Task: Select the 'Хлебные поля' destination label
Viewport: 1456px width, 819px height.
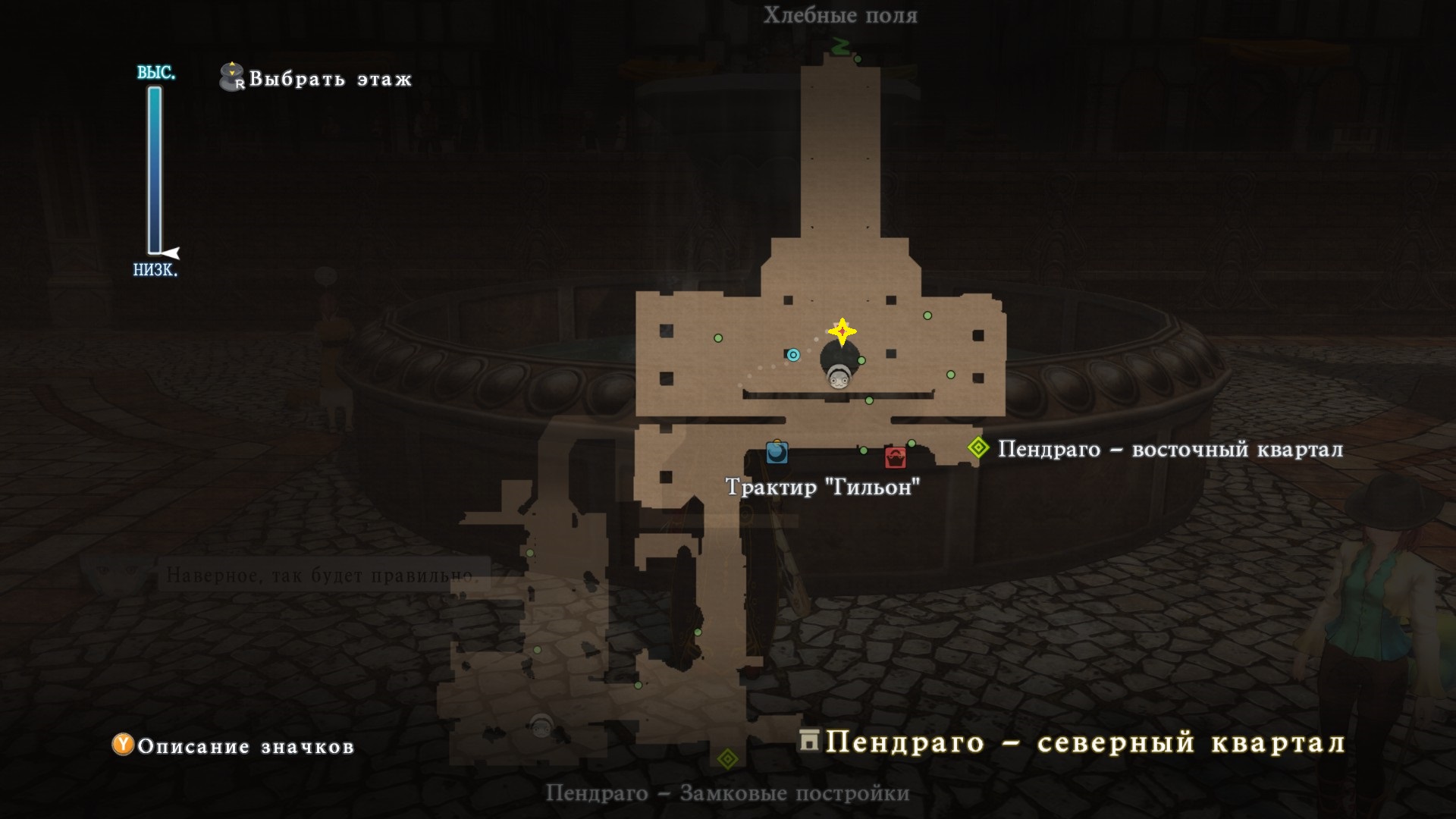Action: pyautogui.click(x=840, y=15)
